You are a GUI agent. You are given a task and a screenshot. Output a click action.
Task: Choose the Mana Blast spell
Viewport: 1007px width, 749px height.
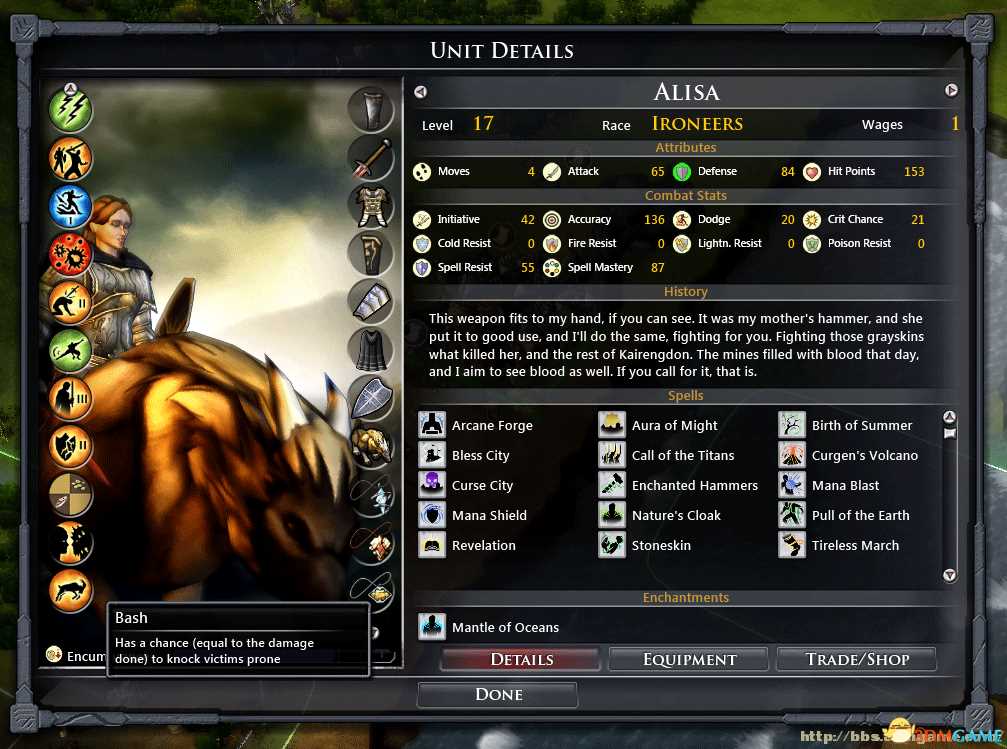831,485
